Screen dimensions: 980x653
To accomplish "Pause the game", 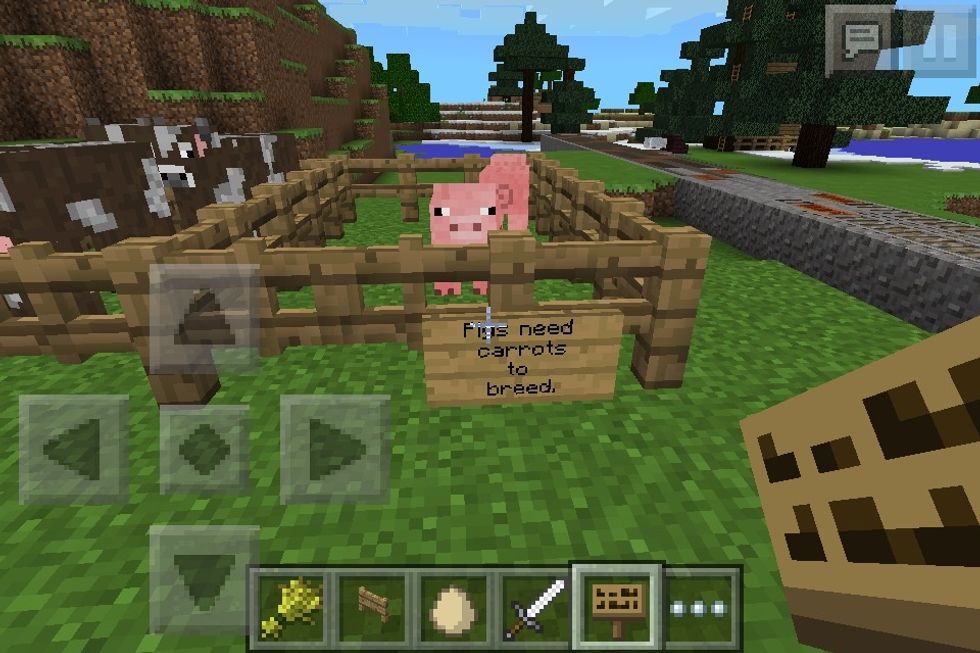I will [937, 40].
